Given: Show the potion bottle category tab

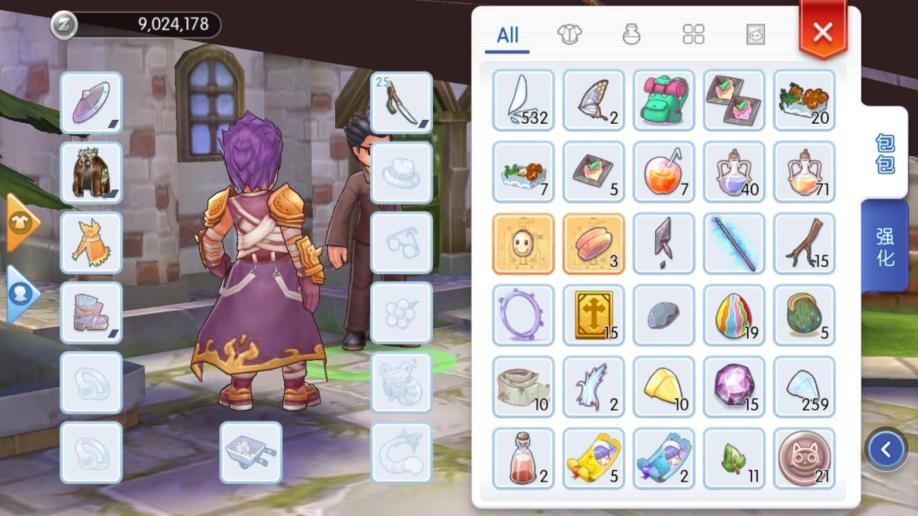Looking at the screenshot, I should [632, 35].
